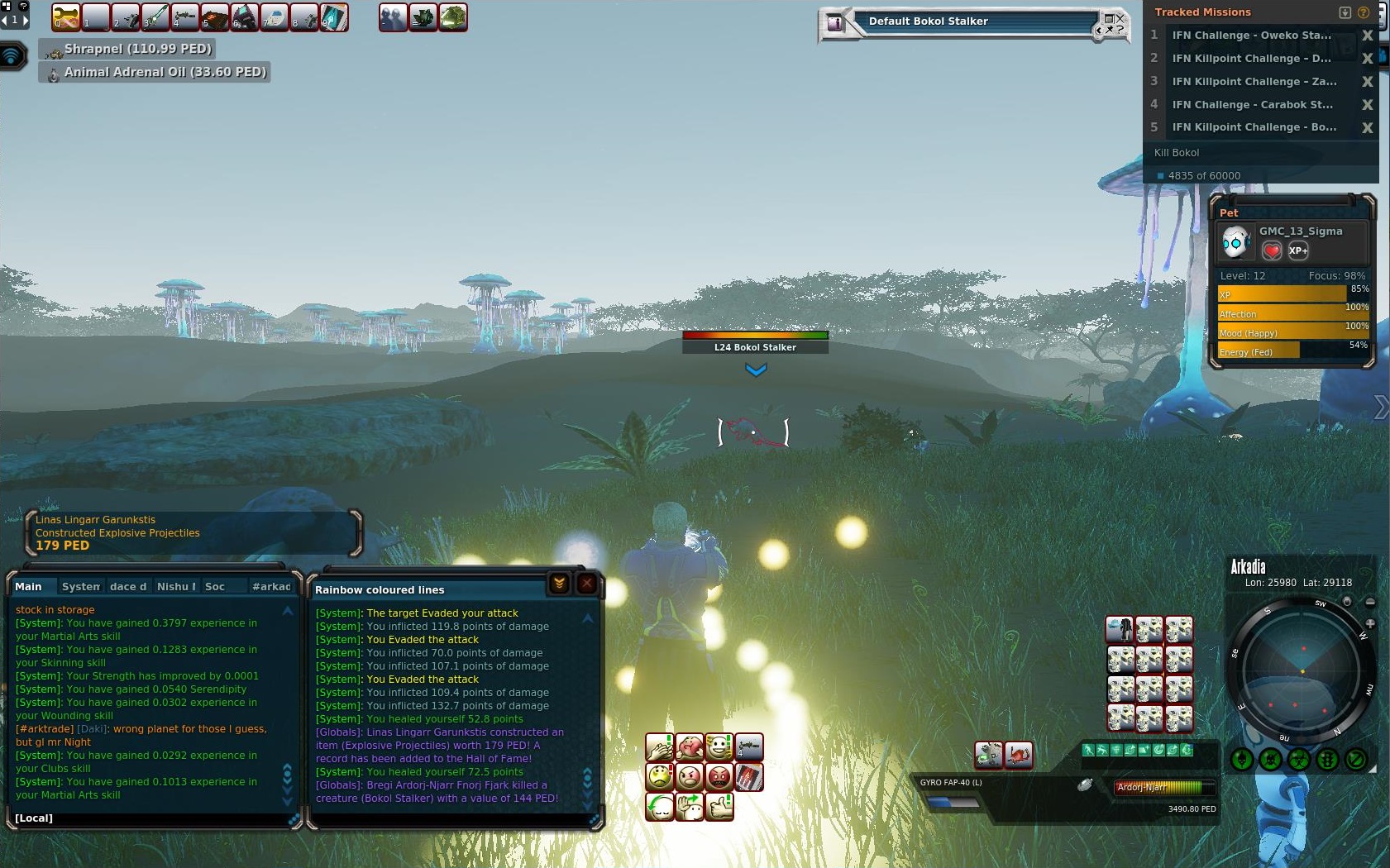Viewport: 1390px width, 868px height.
Task: Untrack the IFN Challenge - Carabok mission
Action: click(x=1367, y=105)
